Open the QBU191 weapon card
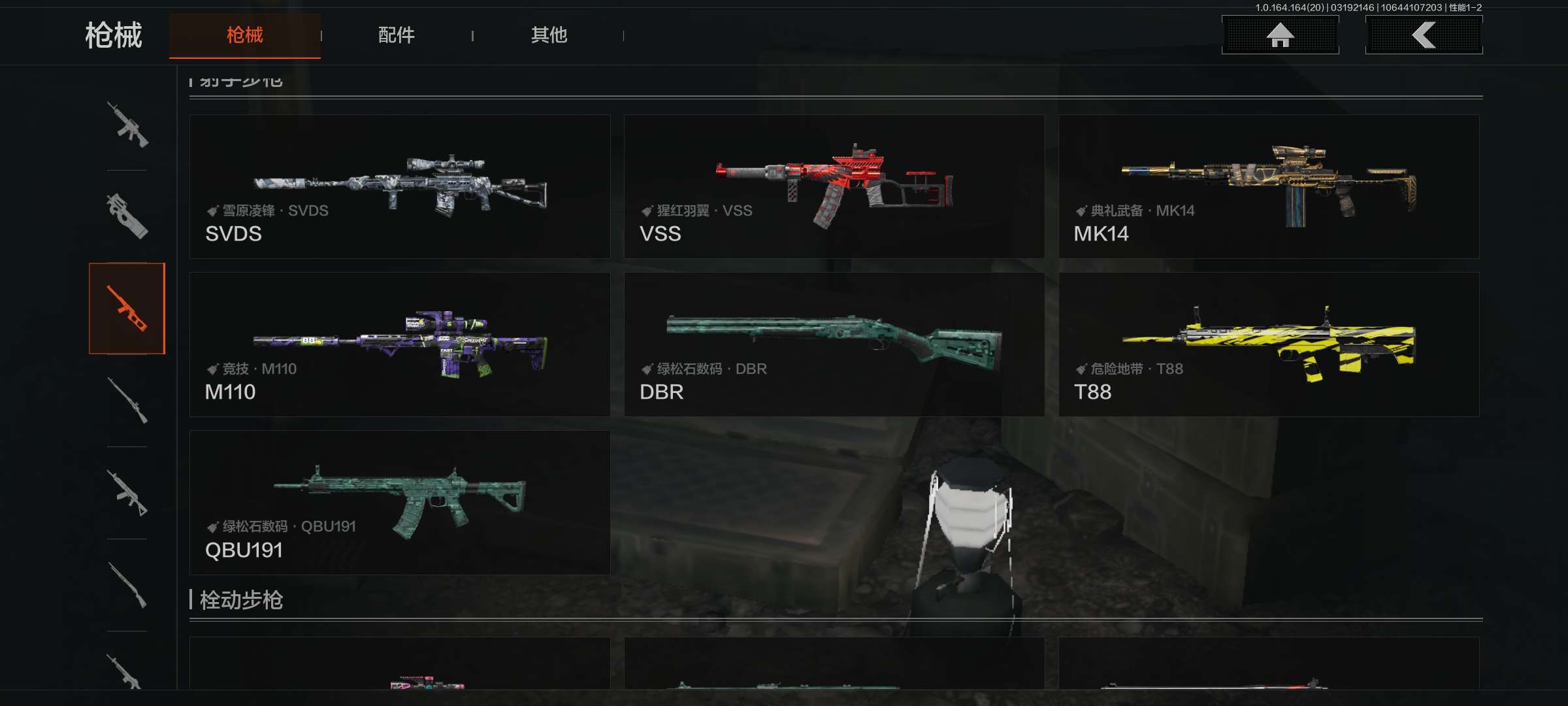The width and height of the screenshot is (1568, 706). click(400, 503)
